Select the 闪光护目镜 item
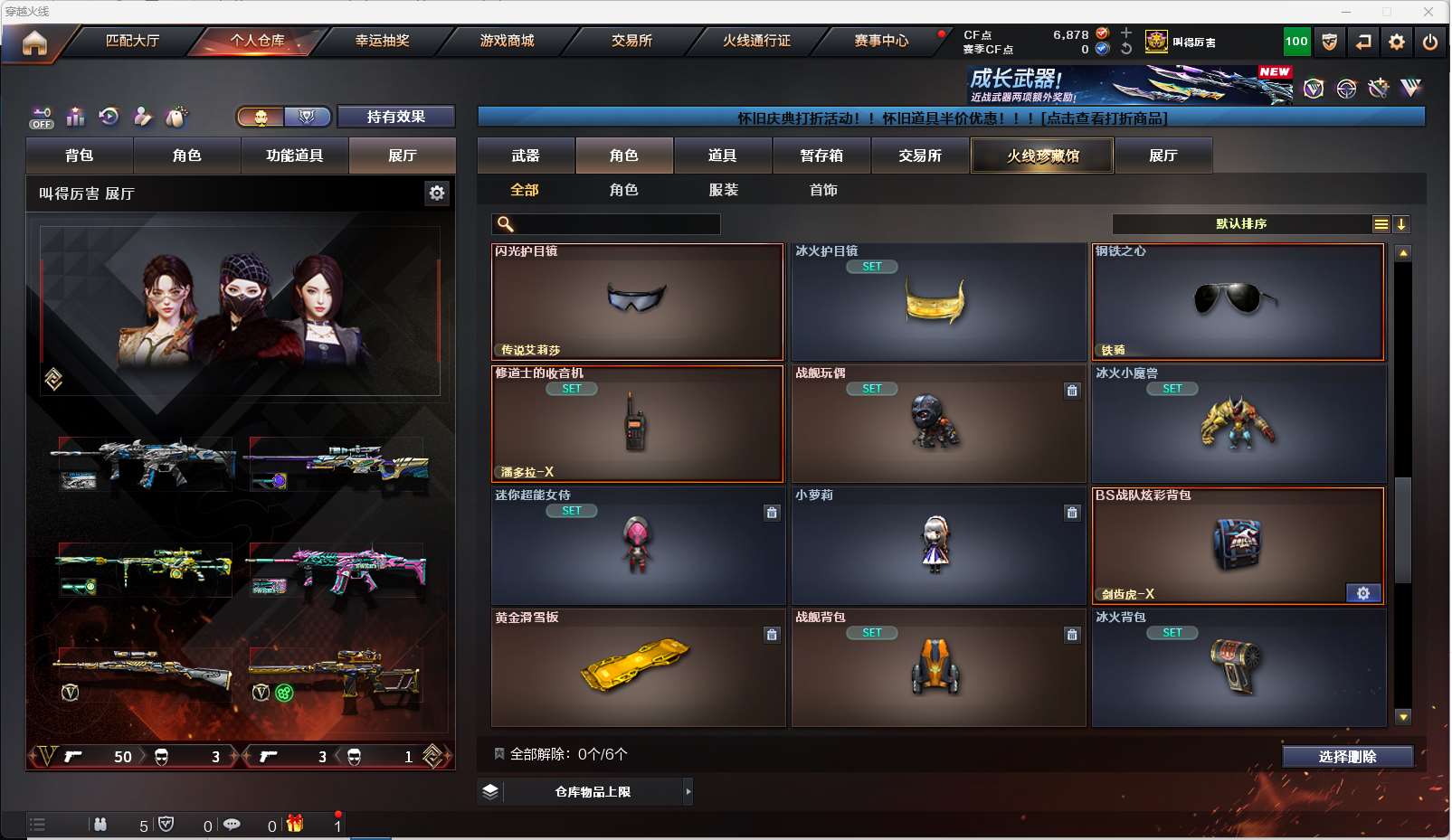Screen dimensions: 1452x840 (x=637, y=302)
